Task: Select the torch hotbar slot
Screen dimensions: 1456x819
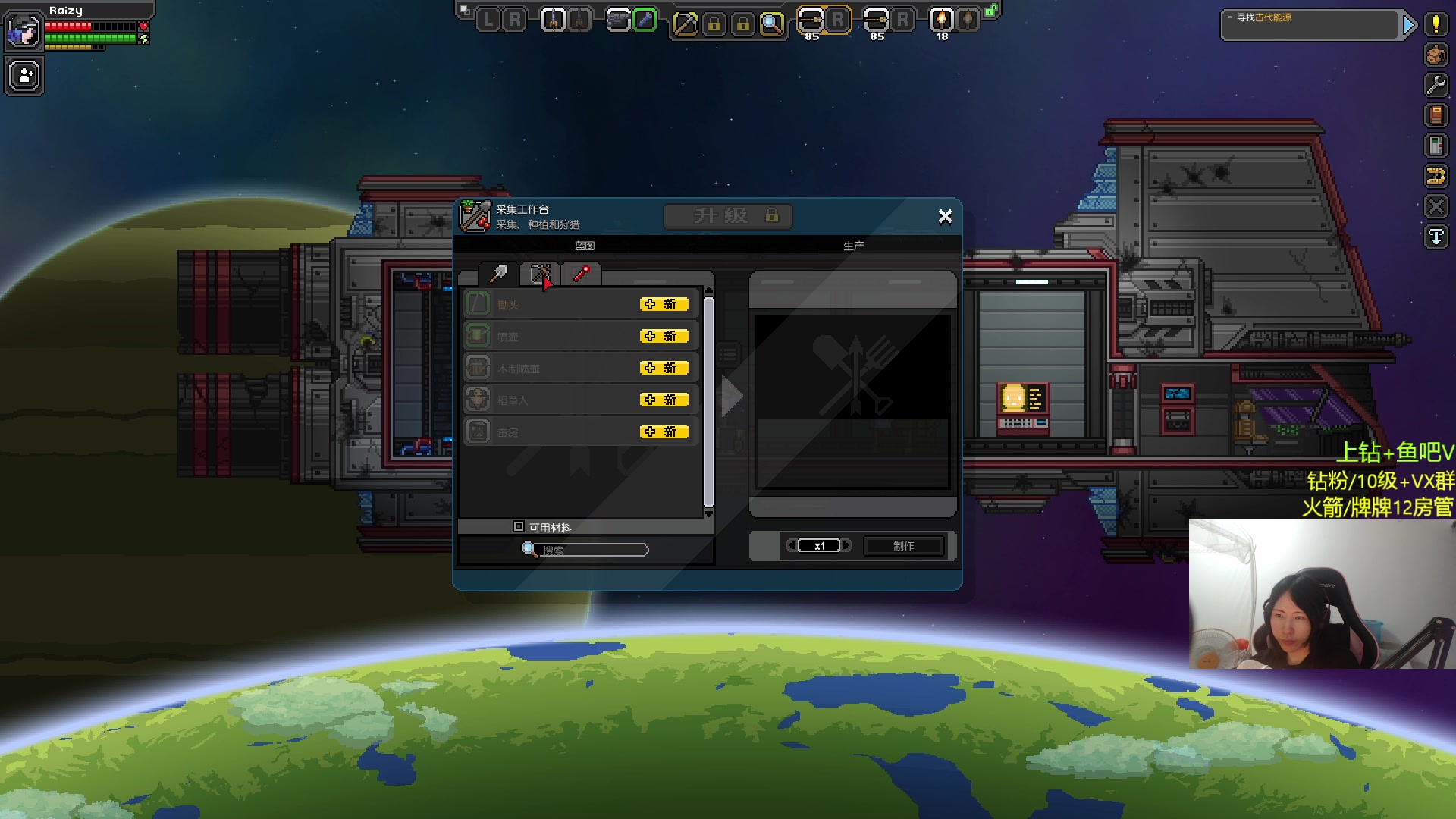Action: pyautogui.click(x=942, y=20)
